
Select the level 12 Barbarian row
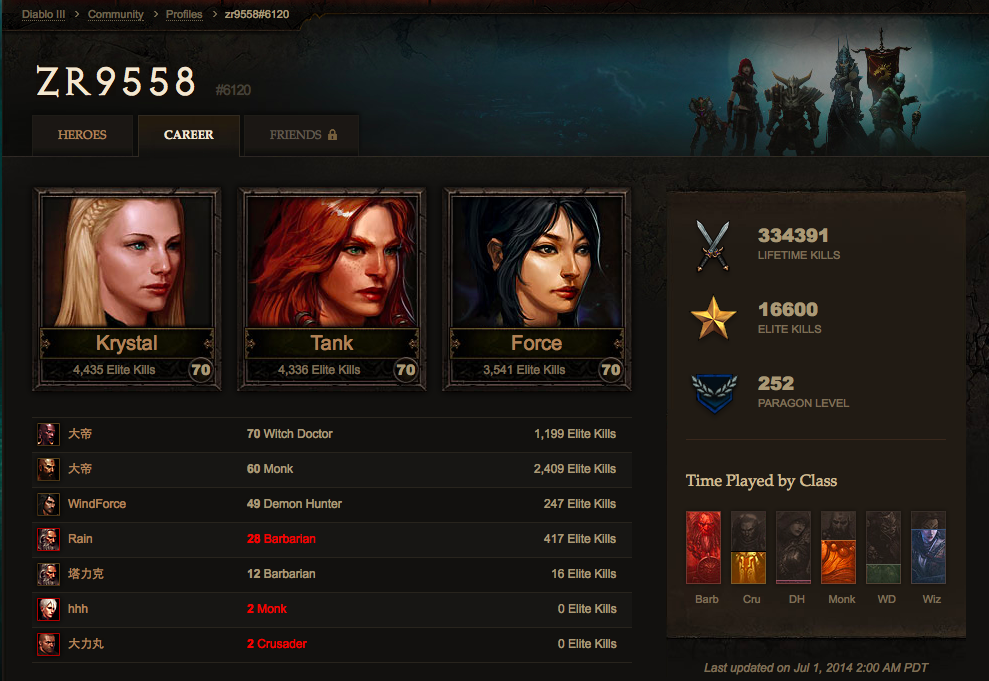[x=332, y=574]
